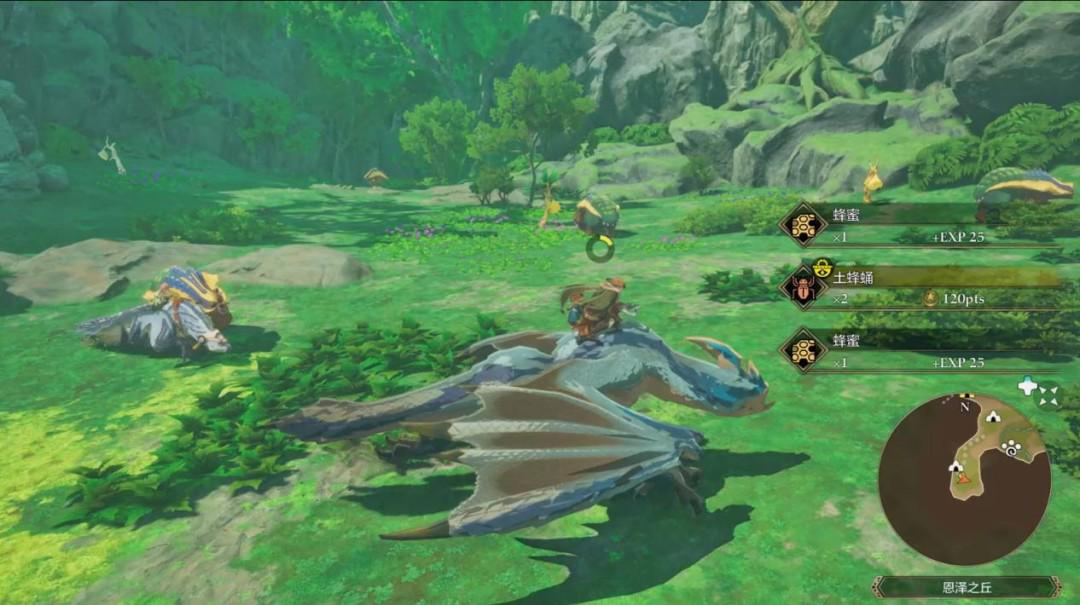Select the 恩泽之丘 location name banner
Screen dimensions: 1080x605
click(x=965, y=587)
